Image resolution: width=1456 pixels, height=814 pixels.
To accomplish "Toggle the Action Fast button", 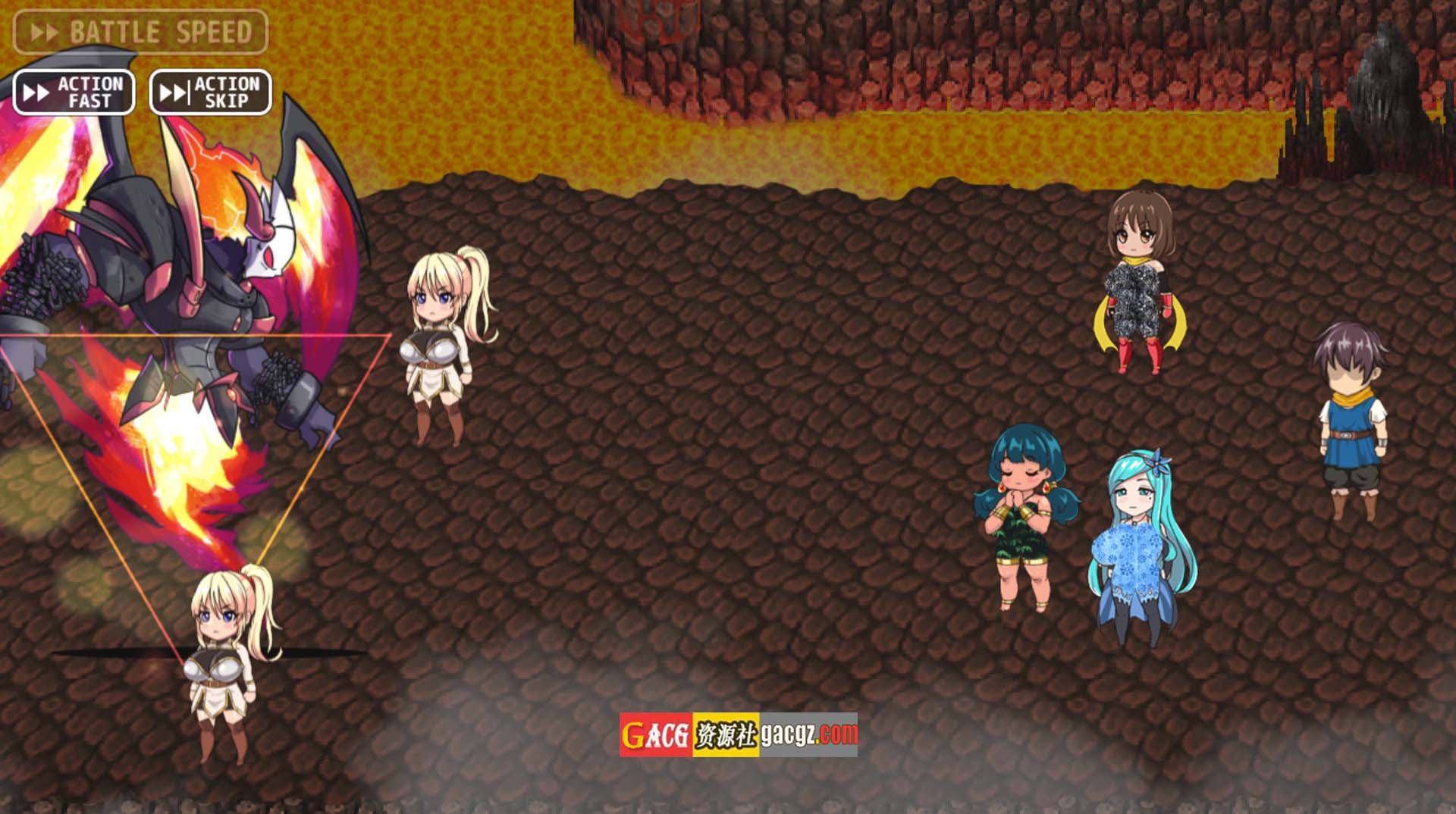I will [74, 92].
